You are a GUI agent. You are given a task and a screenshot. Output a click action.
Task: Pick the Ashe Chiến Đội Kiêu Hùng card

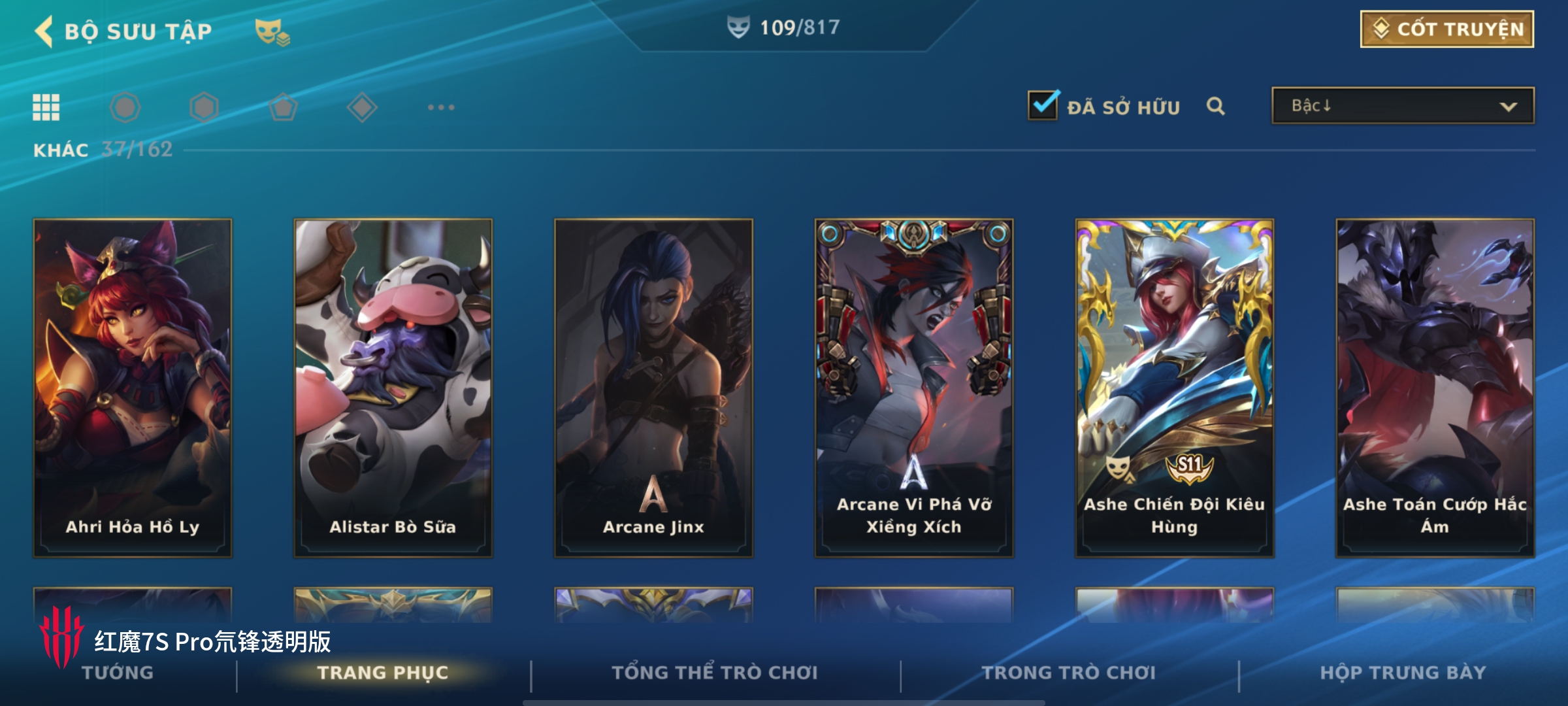(x=1174, y=387)
